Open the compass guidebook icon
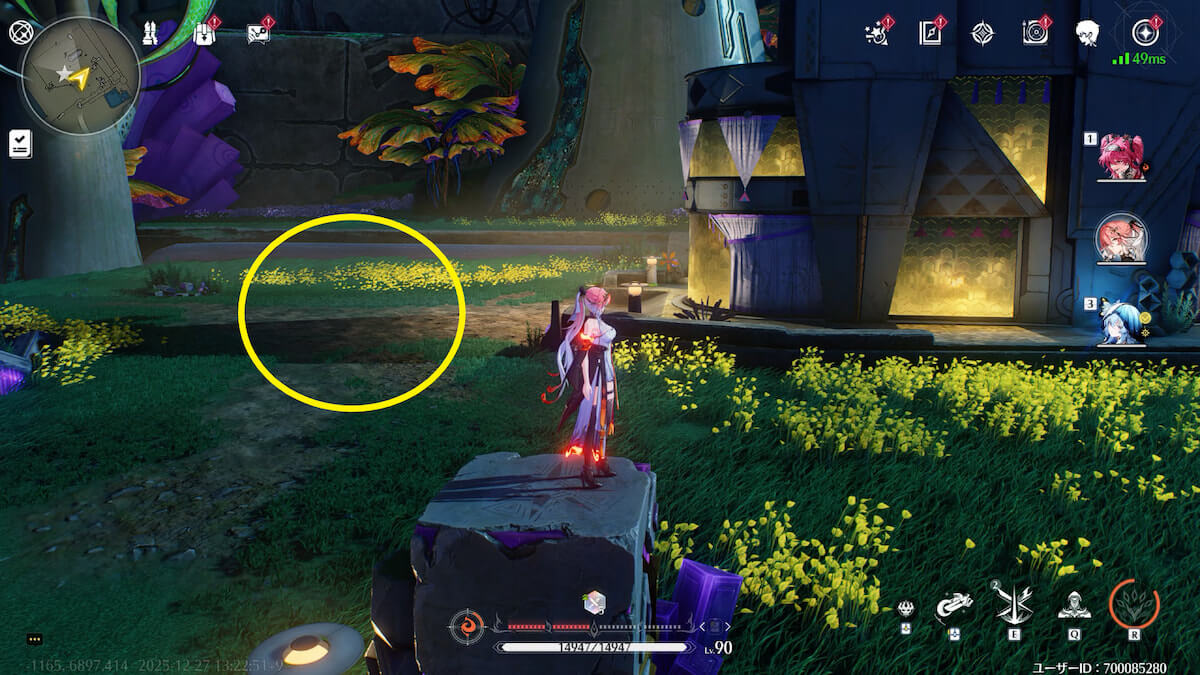This screenshot has width=1200, height=675. (x=931, y=33)
